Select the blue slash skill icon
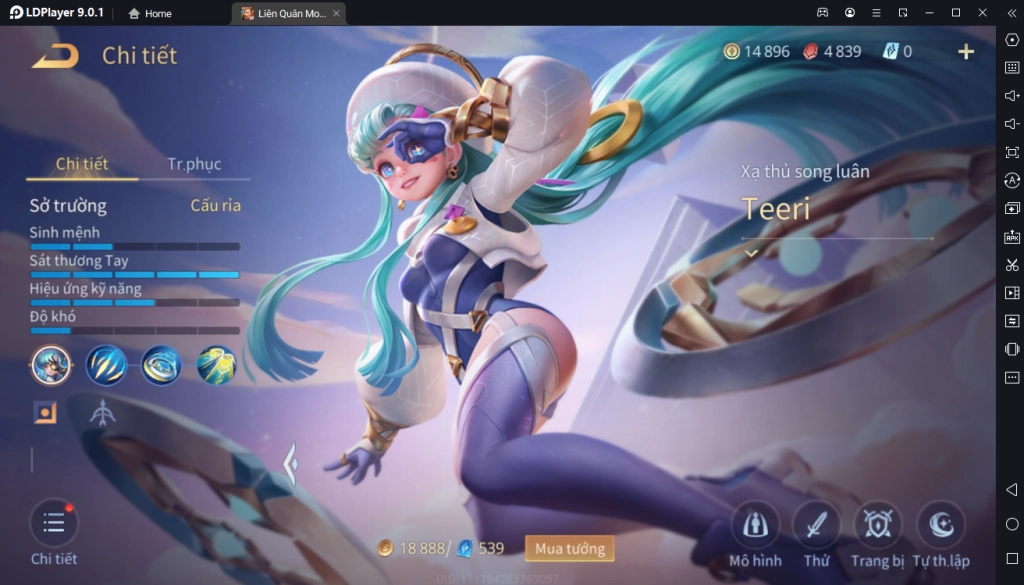The image size is (1024, 585). pyautogui.click(x=106, y=365)
